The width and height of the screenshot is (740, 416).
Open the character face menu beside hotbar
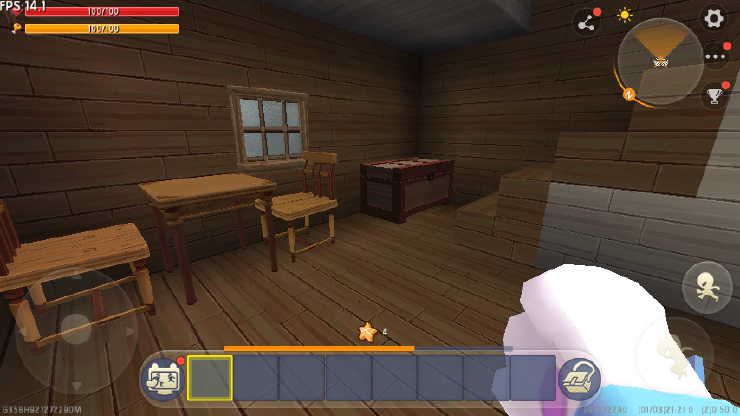[x=162, y=377]
